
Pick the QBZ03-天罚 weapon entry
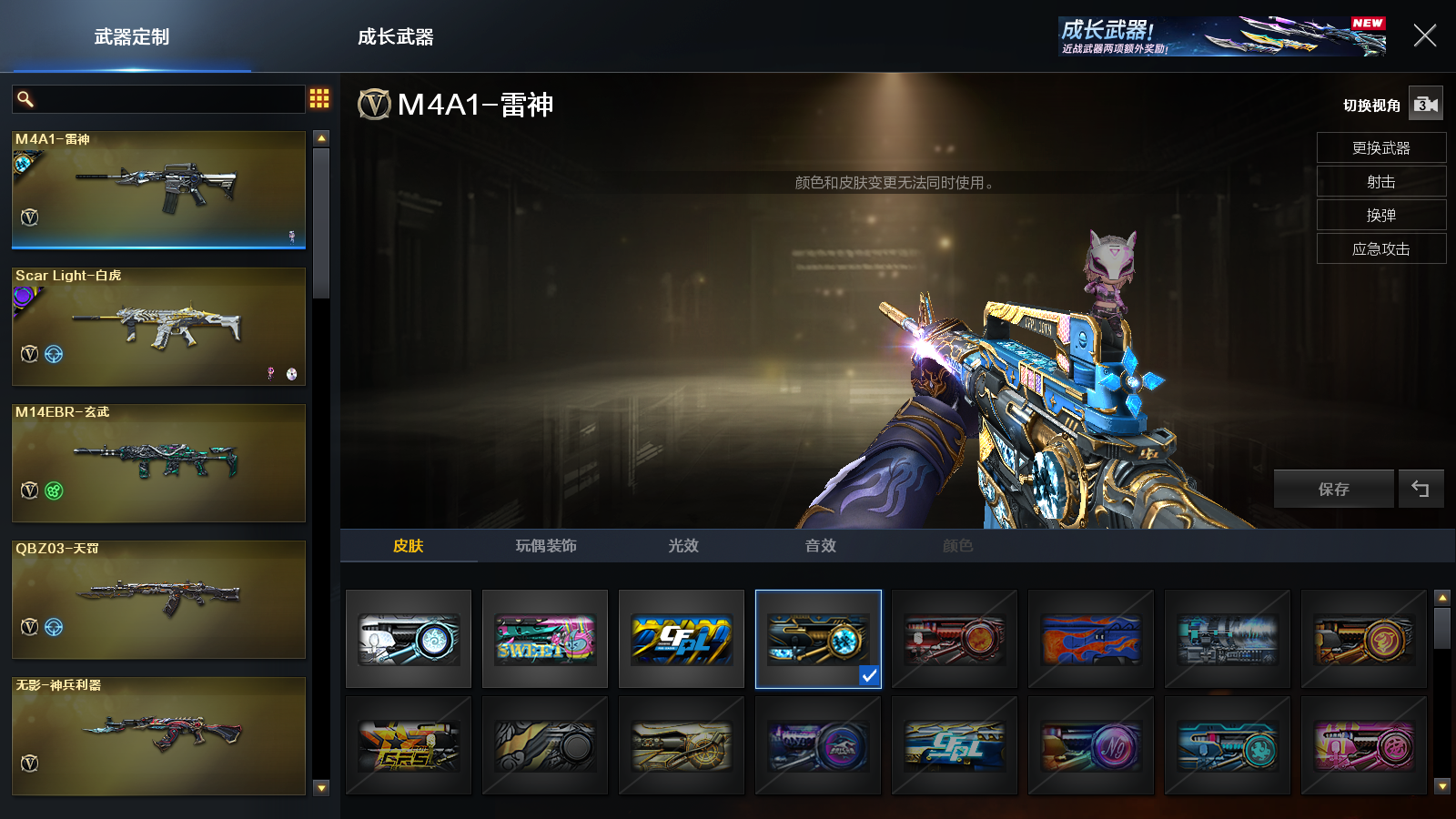coord(158,599)
